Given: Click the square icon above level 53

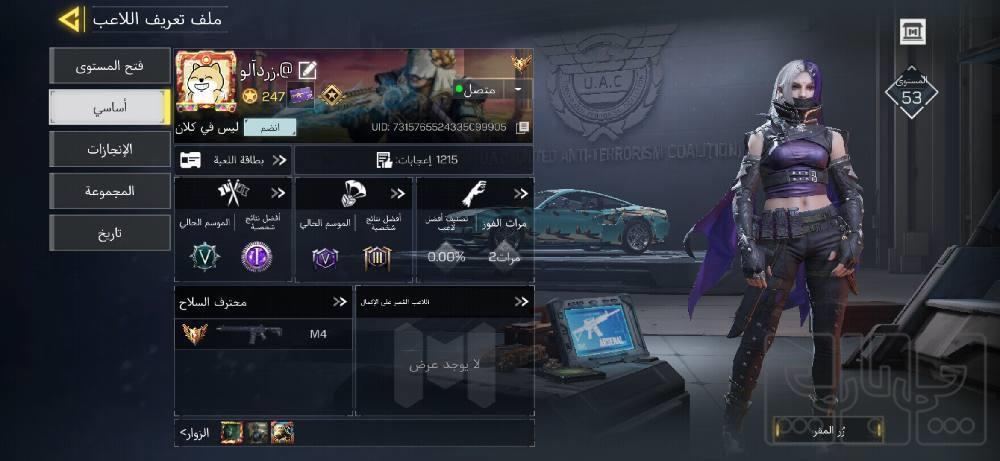Looking at the screenshot, I should [911, 32].
